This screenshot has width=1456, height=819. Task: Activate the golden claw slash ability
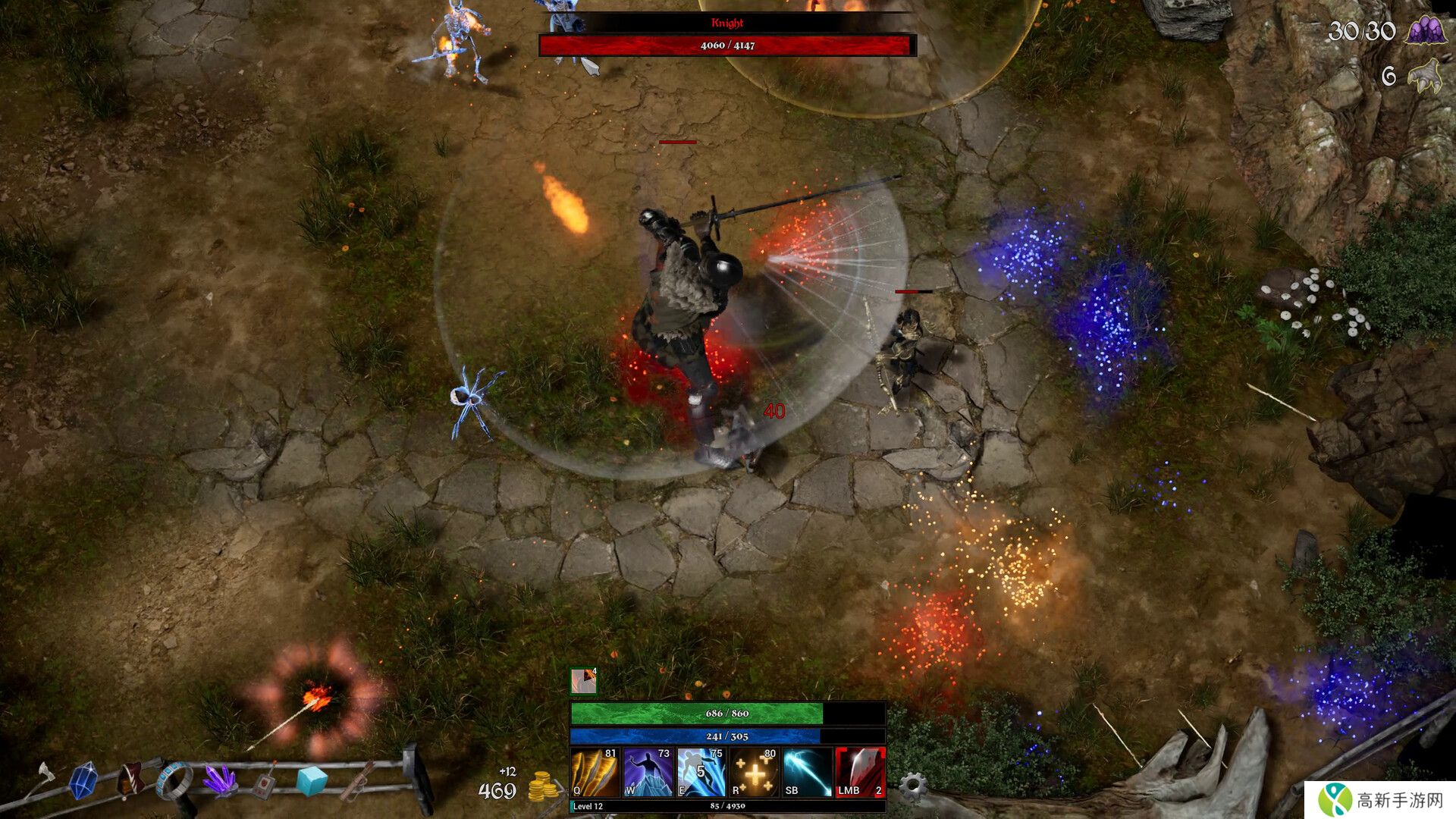(595, 772)
